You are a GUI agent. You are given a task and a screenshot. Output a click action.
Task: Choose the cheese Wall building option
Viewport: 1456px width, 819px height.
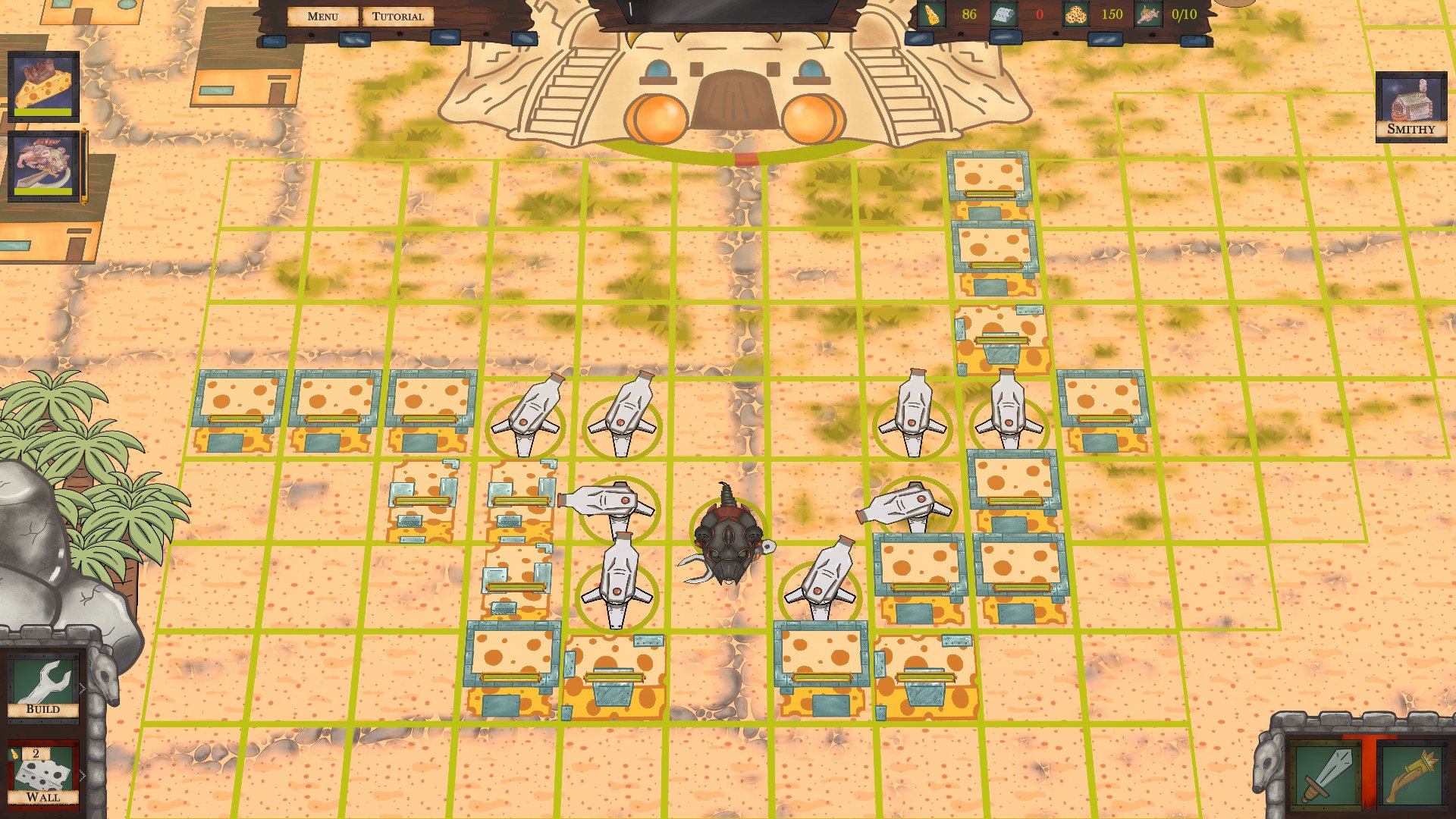[43, 775]
